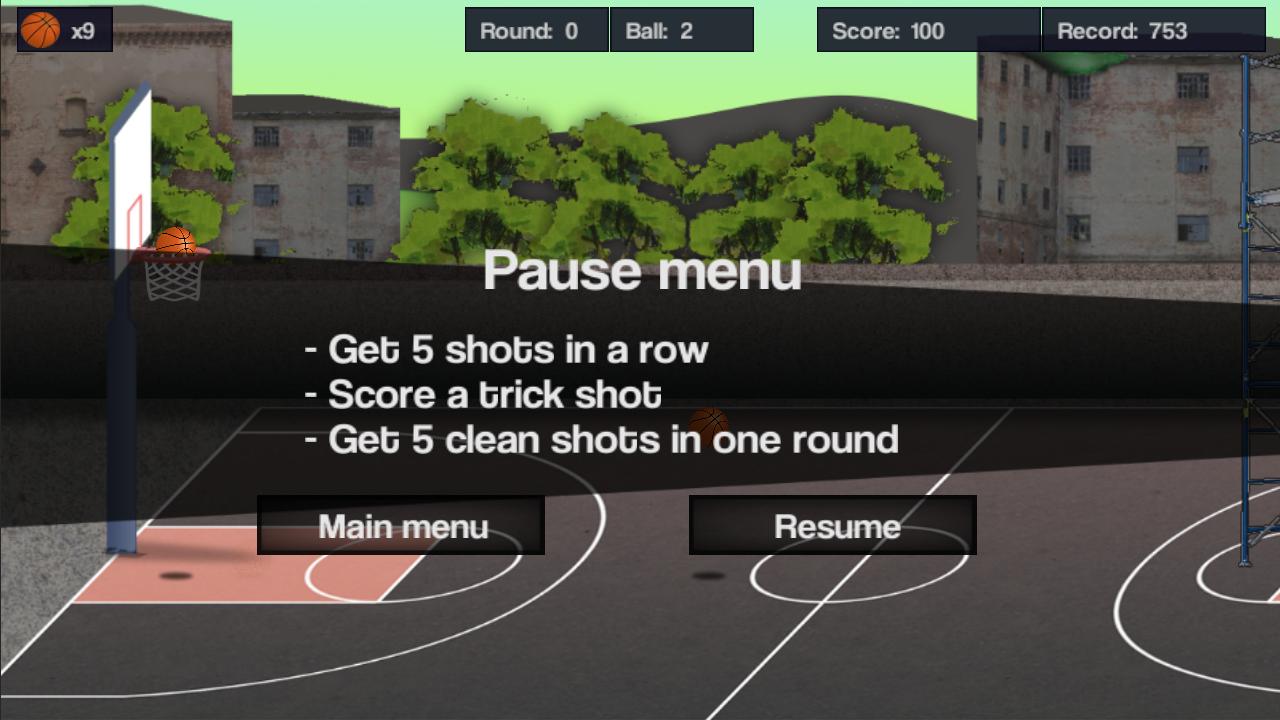The height and width of the screenshot is (720, 1280).
Task: Click the Main menu button
Action: coord(400,524)
